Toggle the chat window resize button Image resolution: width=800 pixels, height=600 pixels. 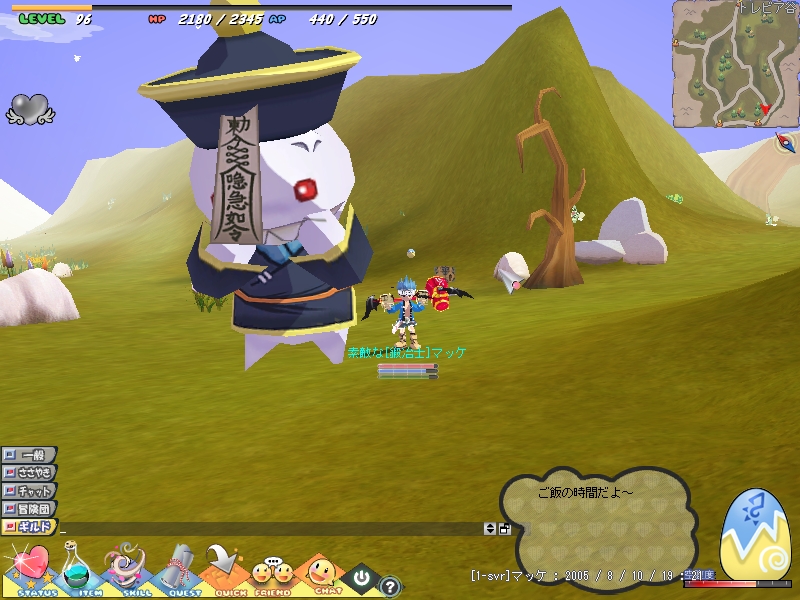click(505, 528)
